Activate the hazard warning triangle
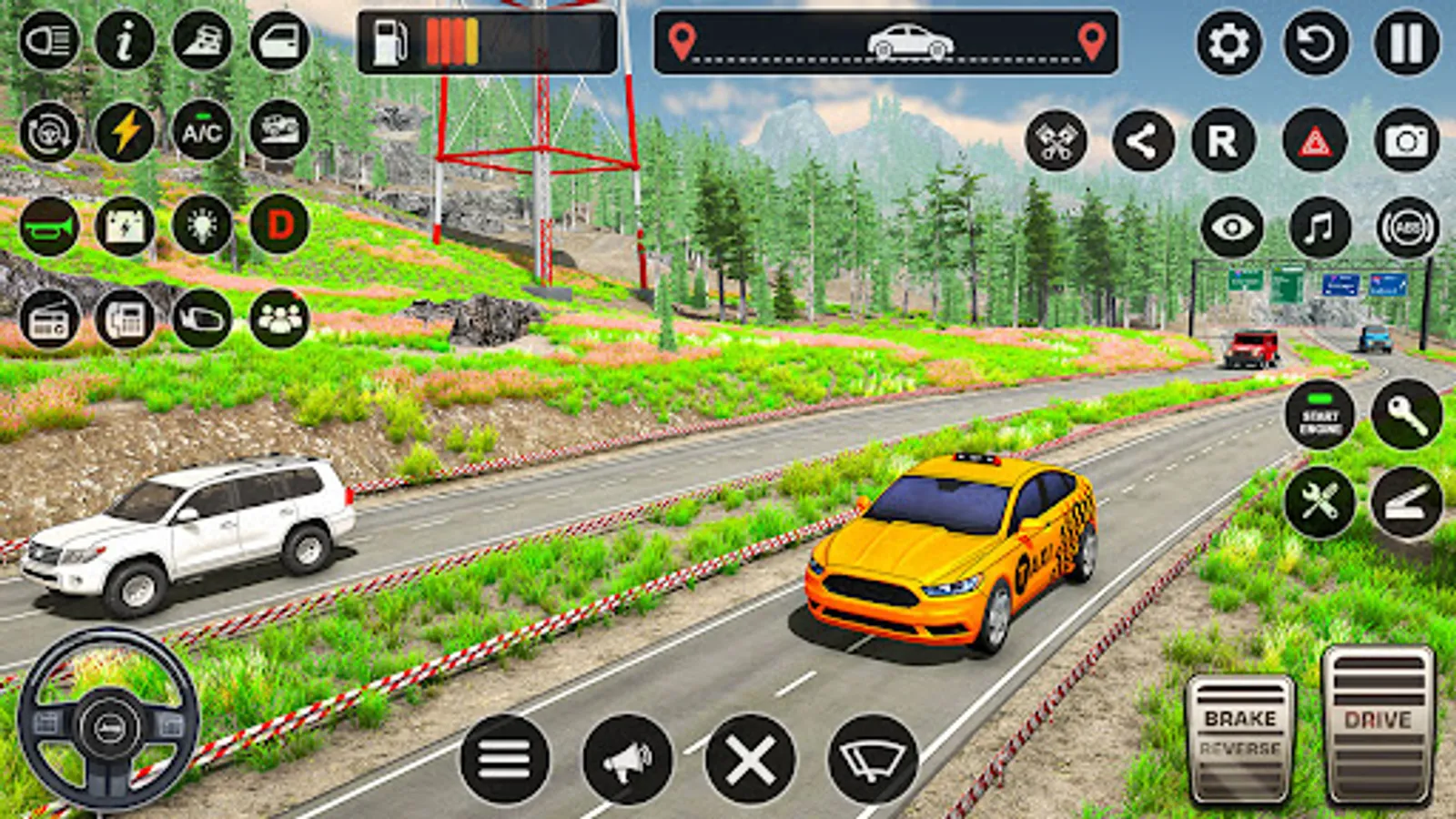This screenshot has width=1456, height=819. [x=1315, y=141]
